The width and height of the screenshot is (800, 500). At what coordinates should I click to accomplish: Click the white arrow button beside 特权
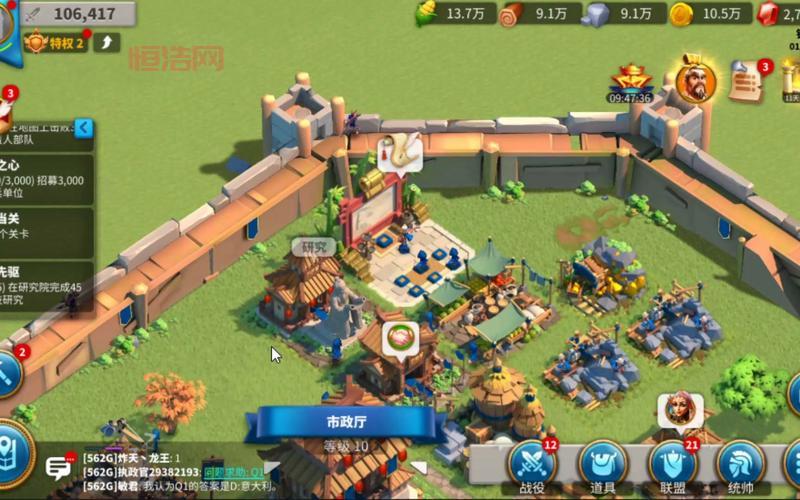click(107, 42)
